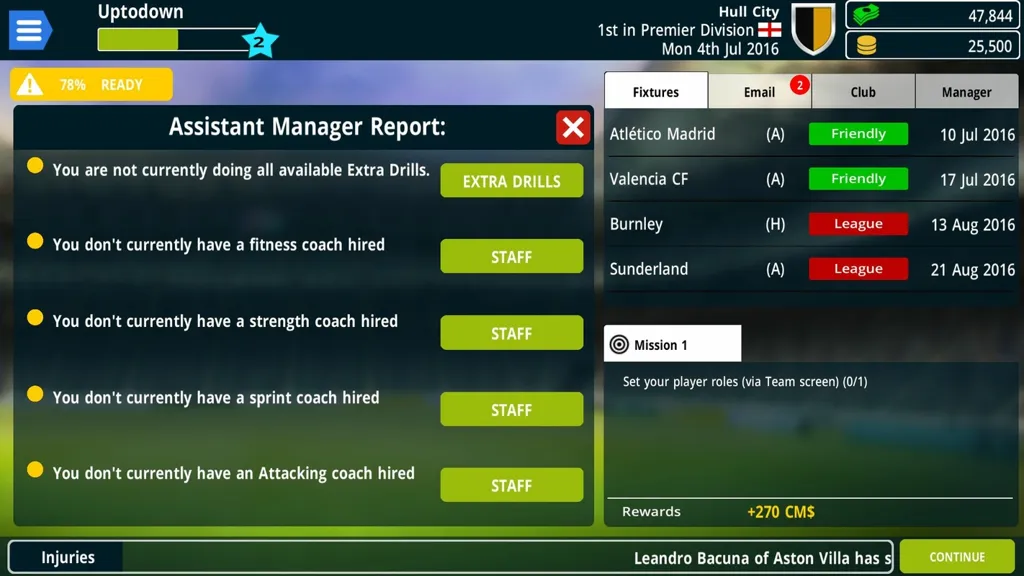The height and width of the screenshot is (576, 1024).
Task: Click the Continue button
Action: point(957,557)
